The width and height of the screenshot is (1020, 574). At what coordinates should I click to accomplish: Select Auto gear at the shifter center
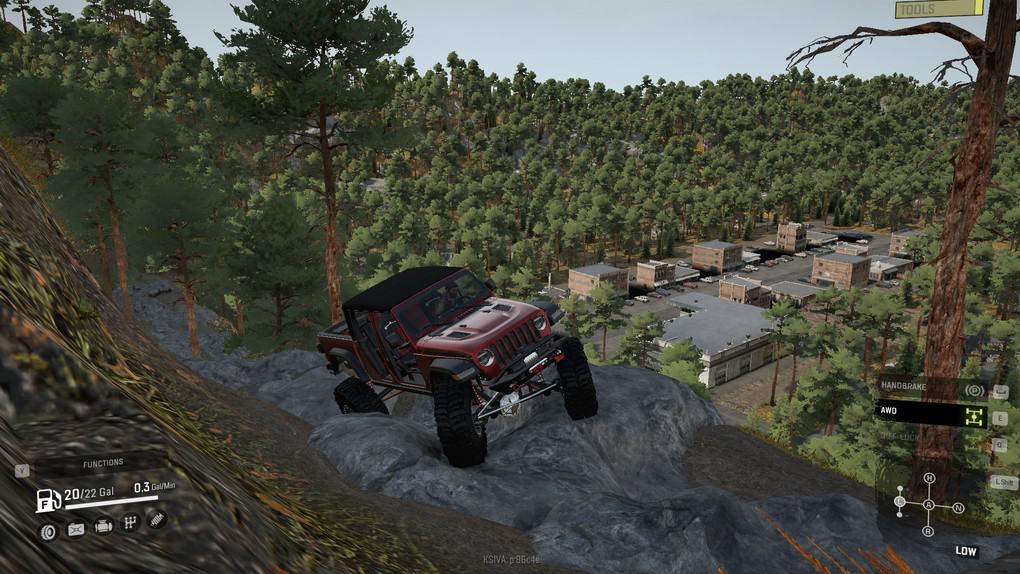tap(929, 505)
